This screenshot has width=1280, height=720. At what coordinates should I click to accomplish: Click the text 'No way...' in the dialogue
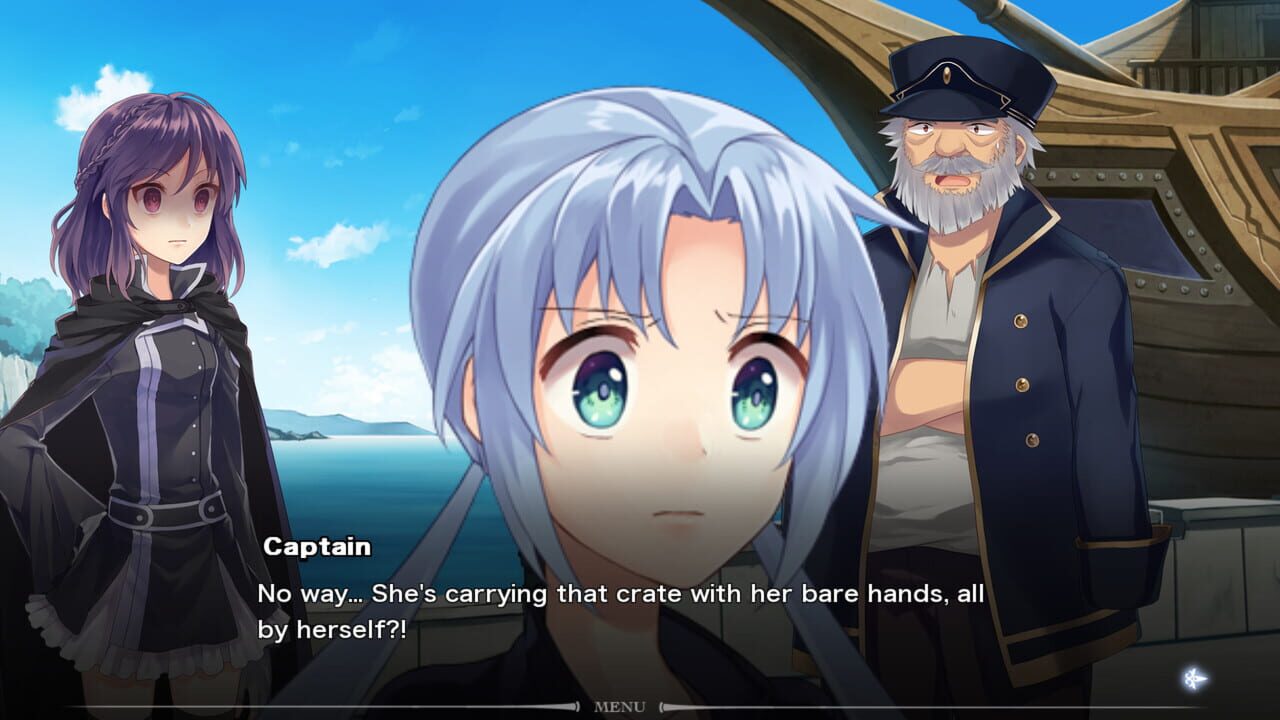click(x=300, y=594)
